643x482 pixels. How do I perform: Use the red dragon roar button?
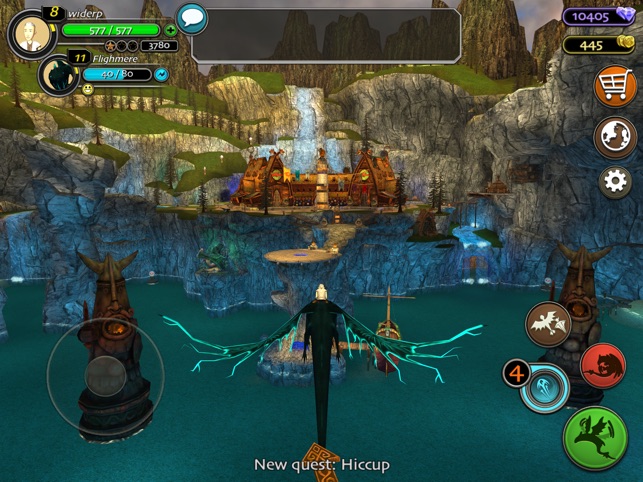(602, 366)
